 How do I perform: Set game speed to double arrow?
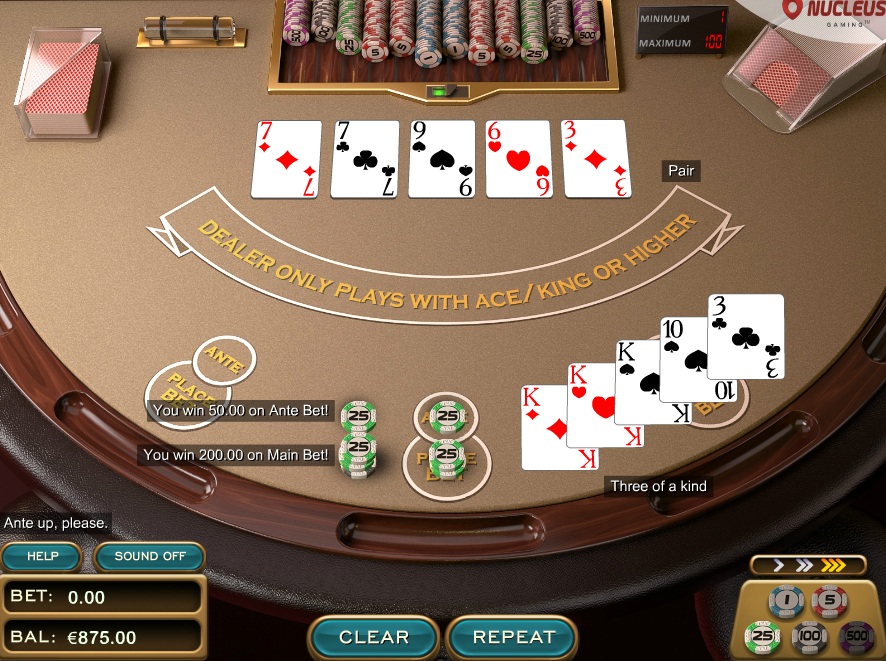pyautogui.click(x=804, y=565)
